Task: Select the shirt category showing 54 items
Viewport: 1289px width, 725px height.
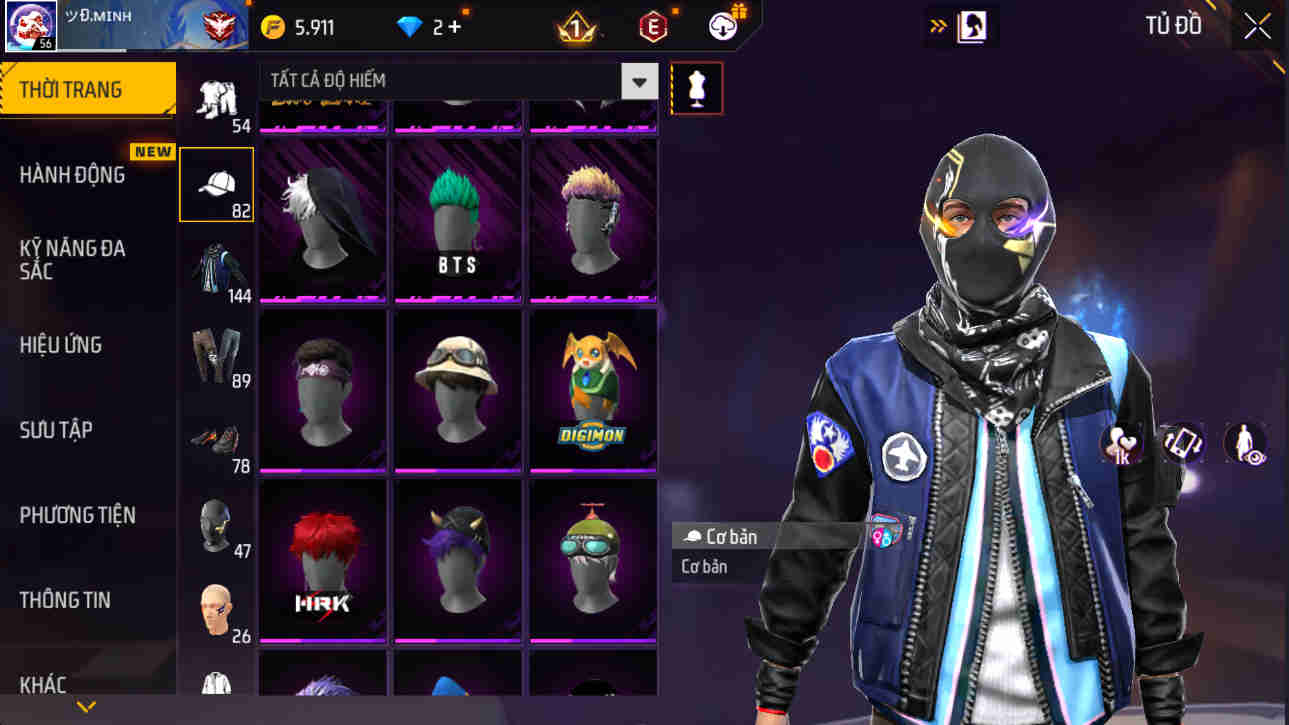Action: (216, 100)
